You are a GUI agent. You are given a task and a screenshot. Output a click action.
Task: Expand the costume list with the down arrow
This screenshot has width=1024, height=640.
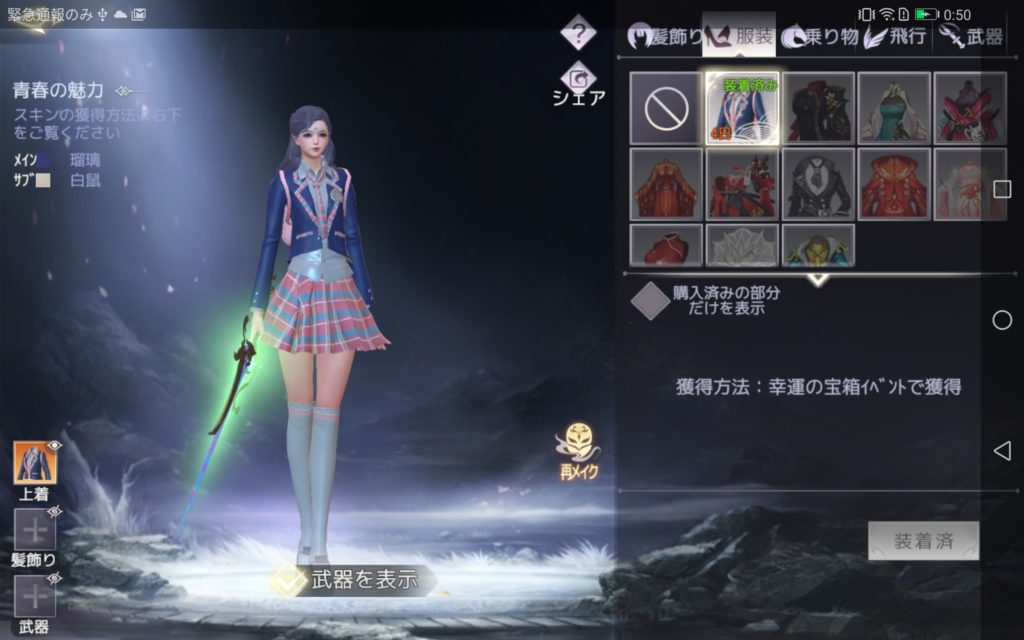818,280
